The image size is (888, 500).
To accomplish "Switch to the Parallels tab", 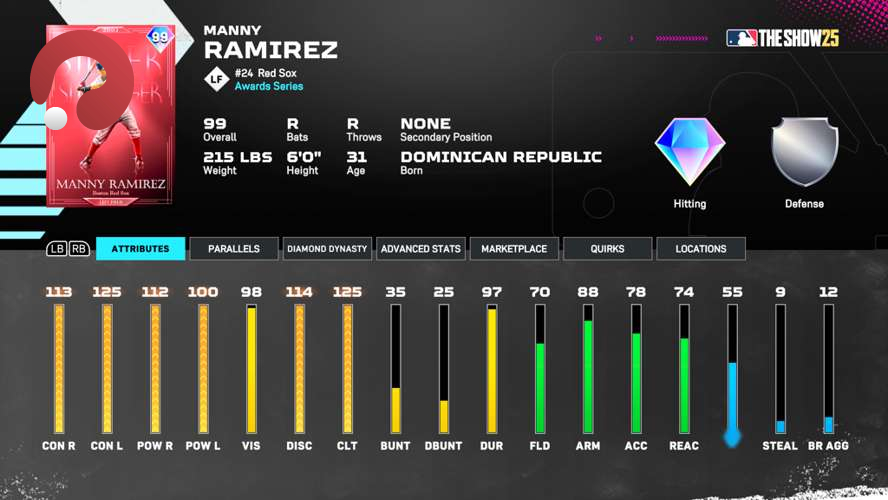I will [x=234, y=249].
